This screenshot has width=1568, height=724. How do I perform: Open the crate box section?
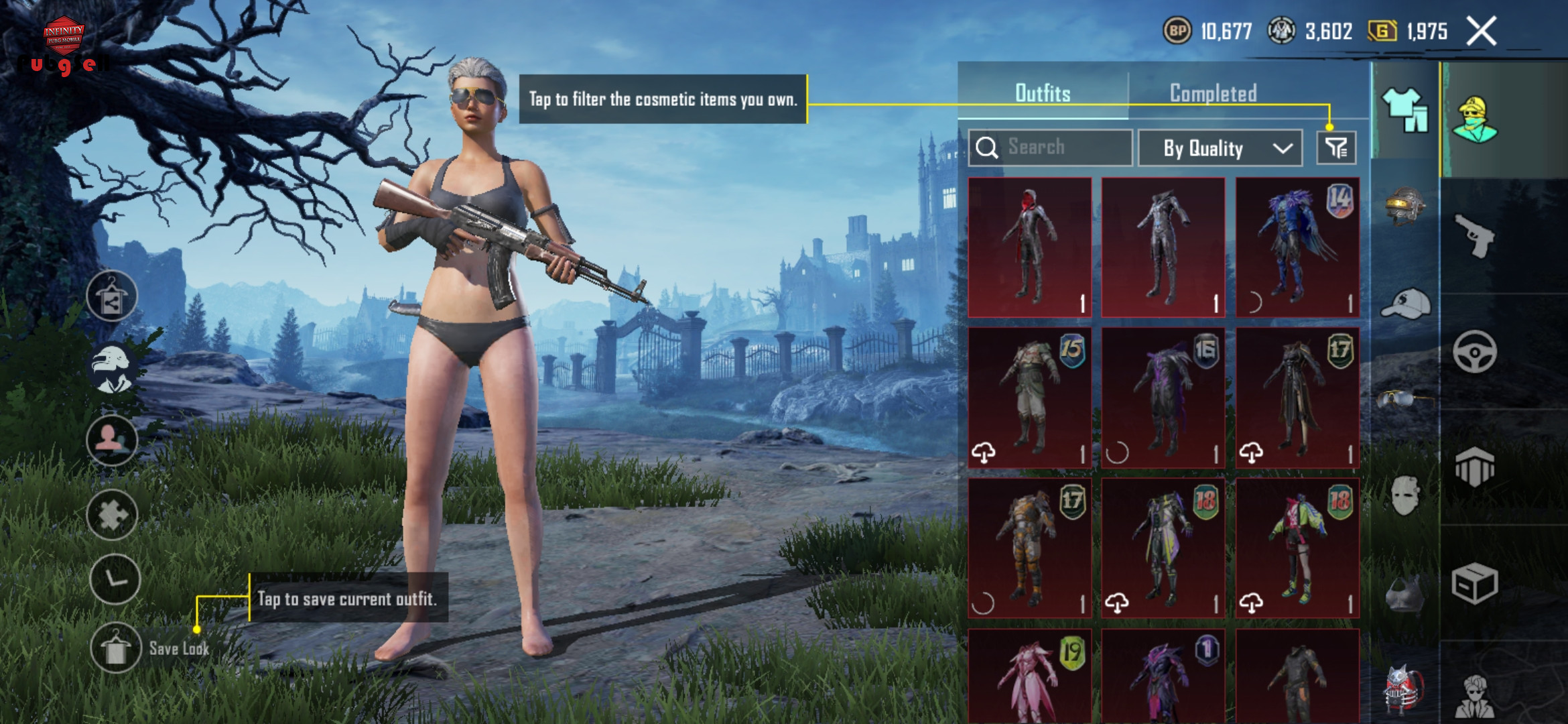pyautogui.click(x=1475, y=584)
